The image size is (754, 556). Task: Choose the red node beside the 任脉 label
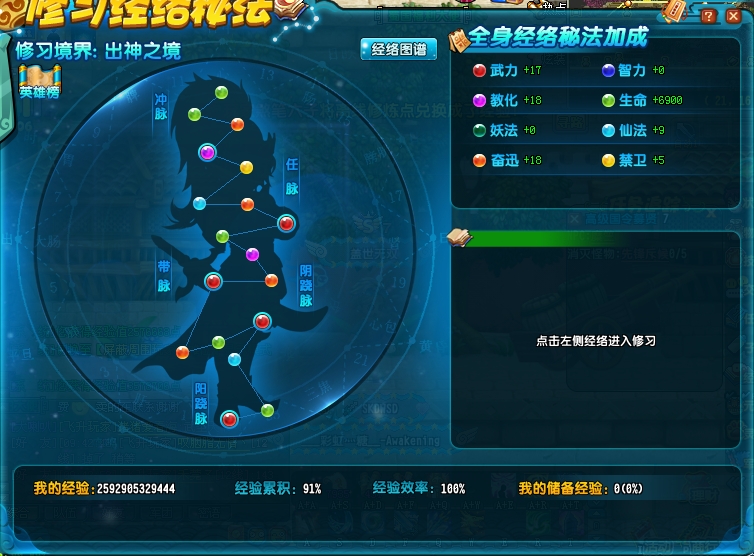[x=286, y=224]
